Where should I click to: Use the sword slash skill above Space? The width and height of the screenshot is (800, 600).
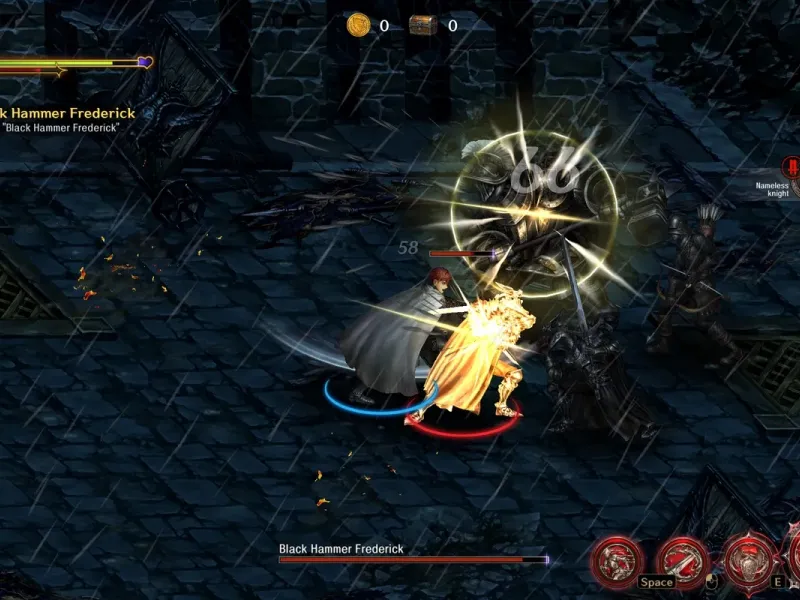683,560
